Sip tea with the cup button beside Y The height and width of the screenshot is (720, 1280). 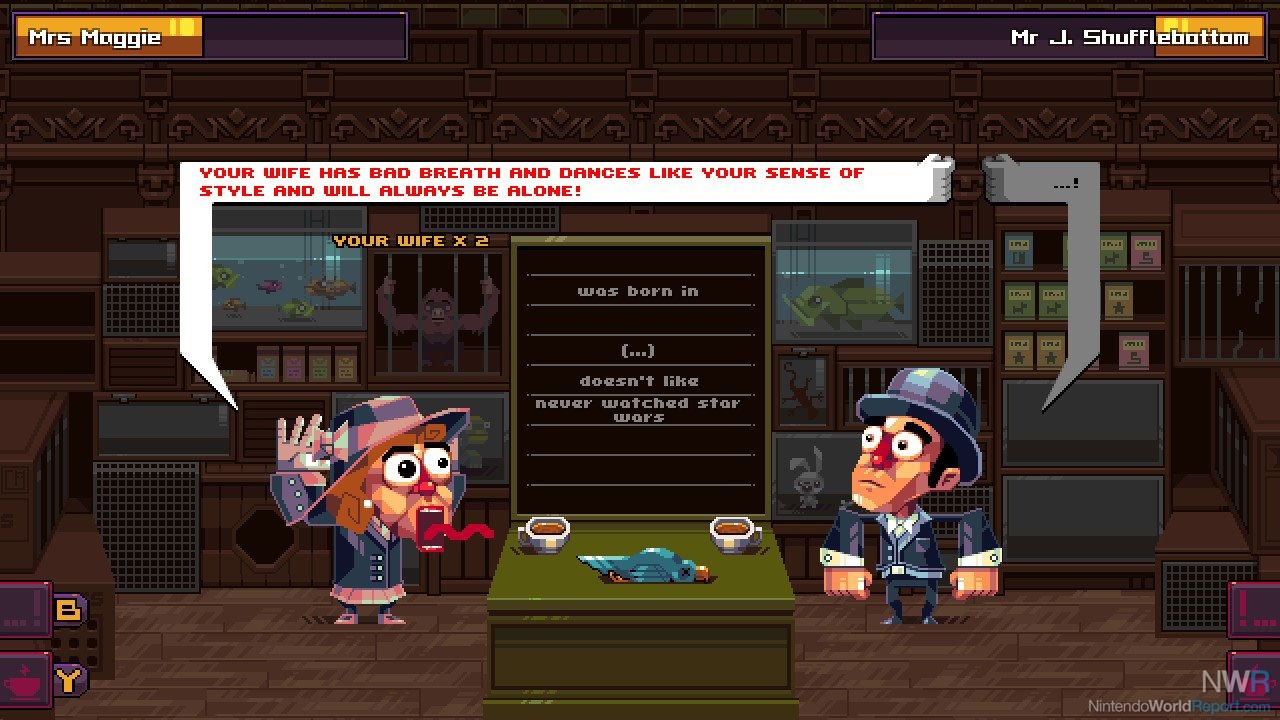click(x=24, y=682)
